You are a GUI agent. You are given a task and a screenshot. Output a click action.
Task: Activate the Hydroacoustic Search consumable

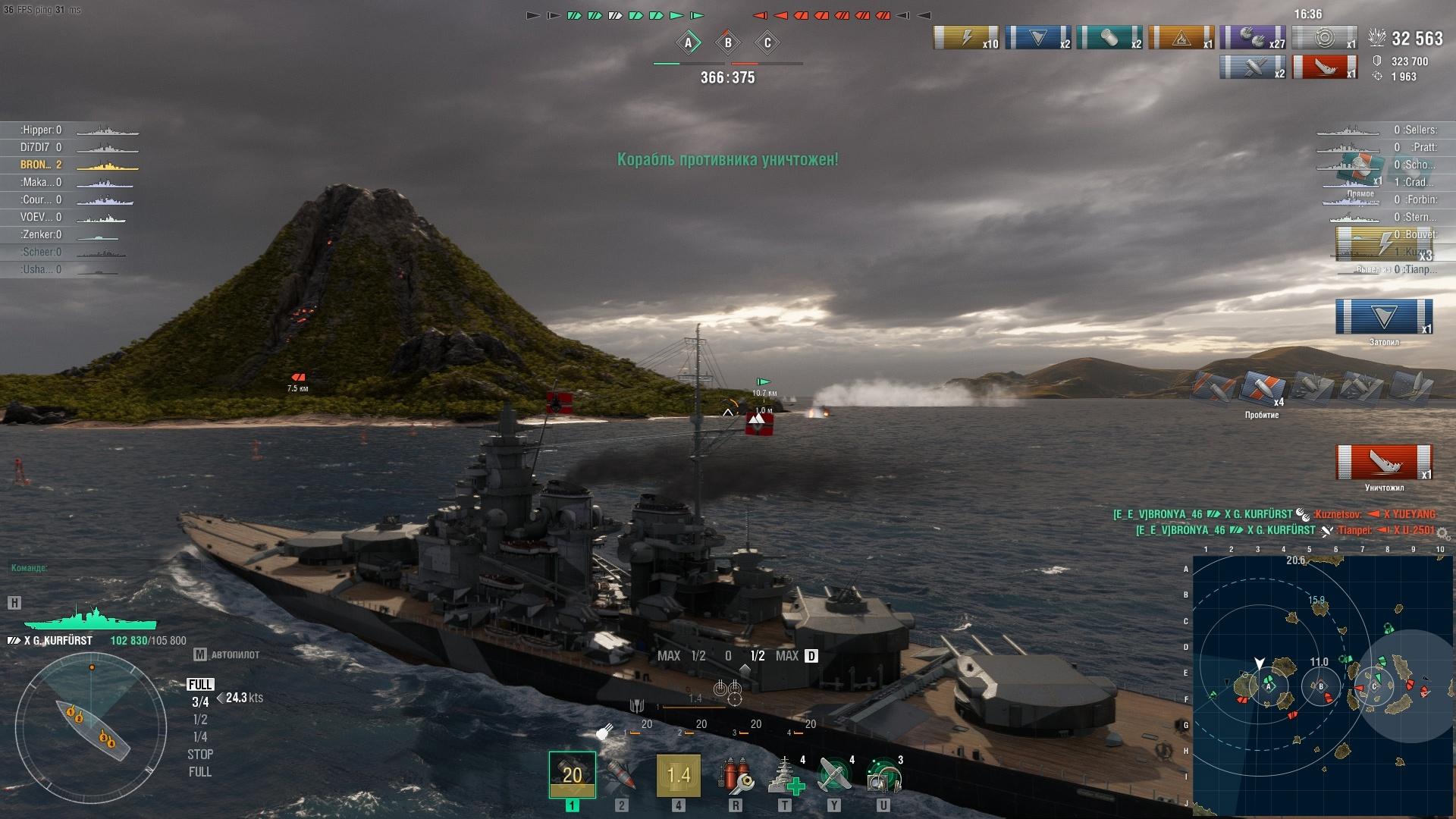pos(883,776)
